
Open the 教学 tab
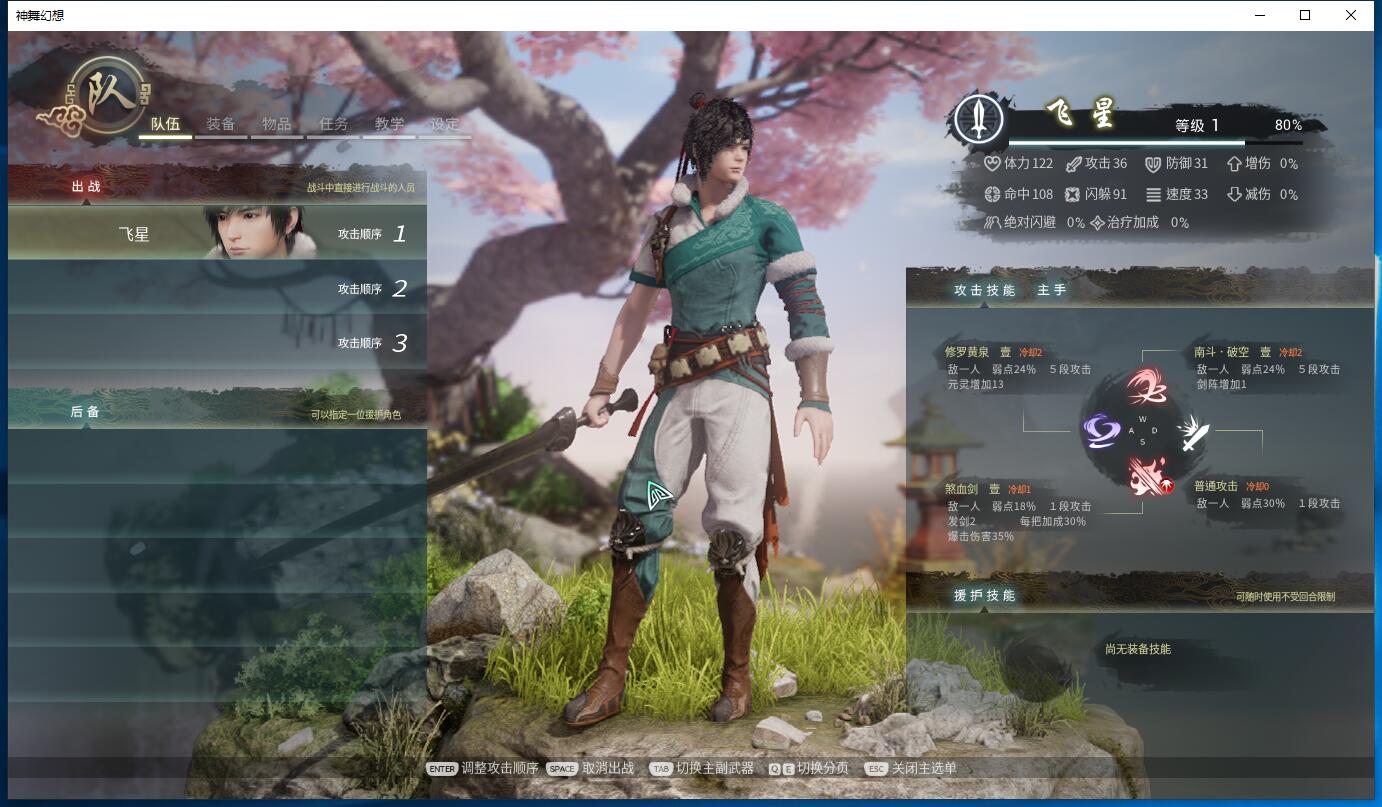(x=389, y=124)
